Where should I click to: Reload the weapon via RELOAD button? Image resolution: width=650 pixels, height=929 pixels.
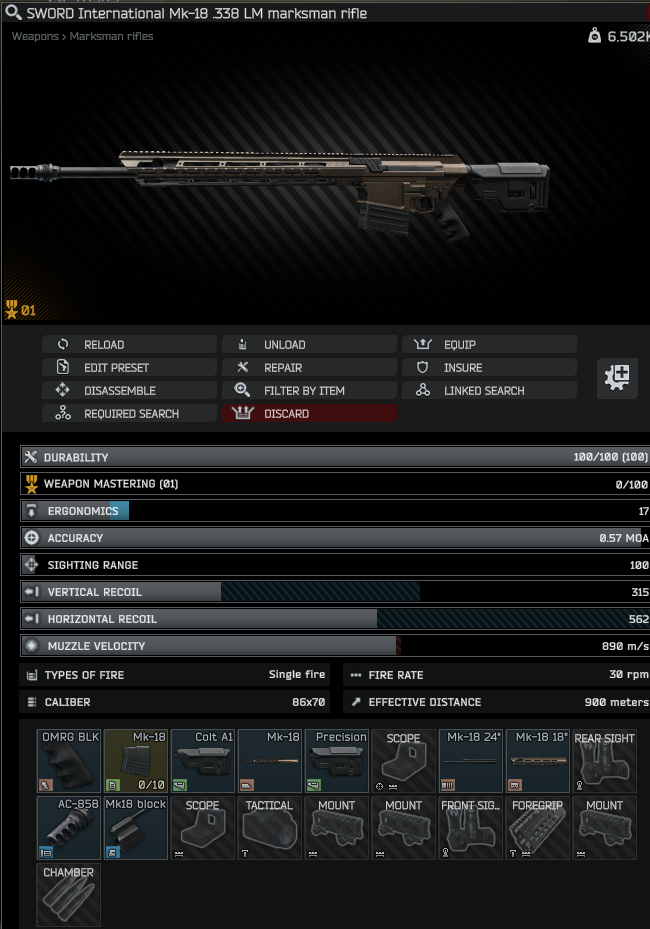click(129, 345)
